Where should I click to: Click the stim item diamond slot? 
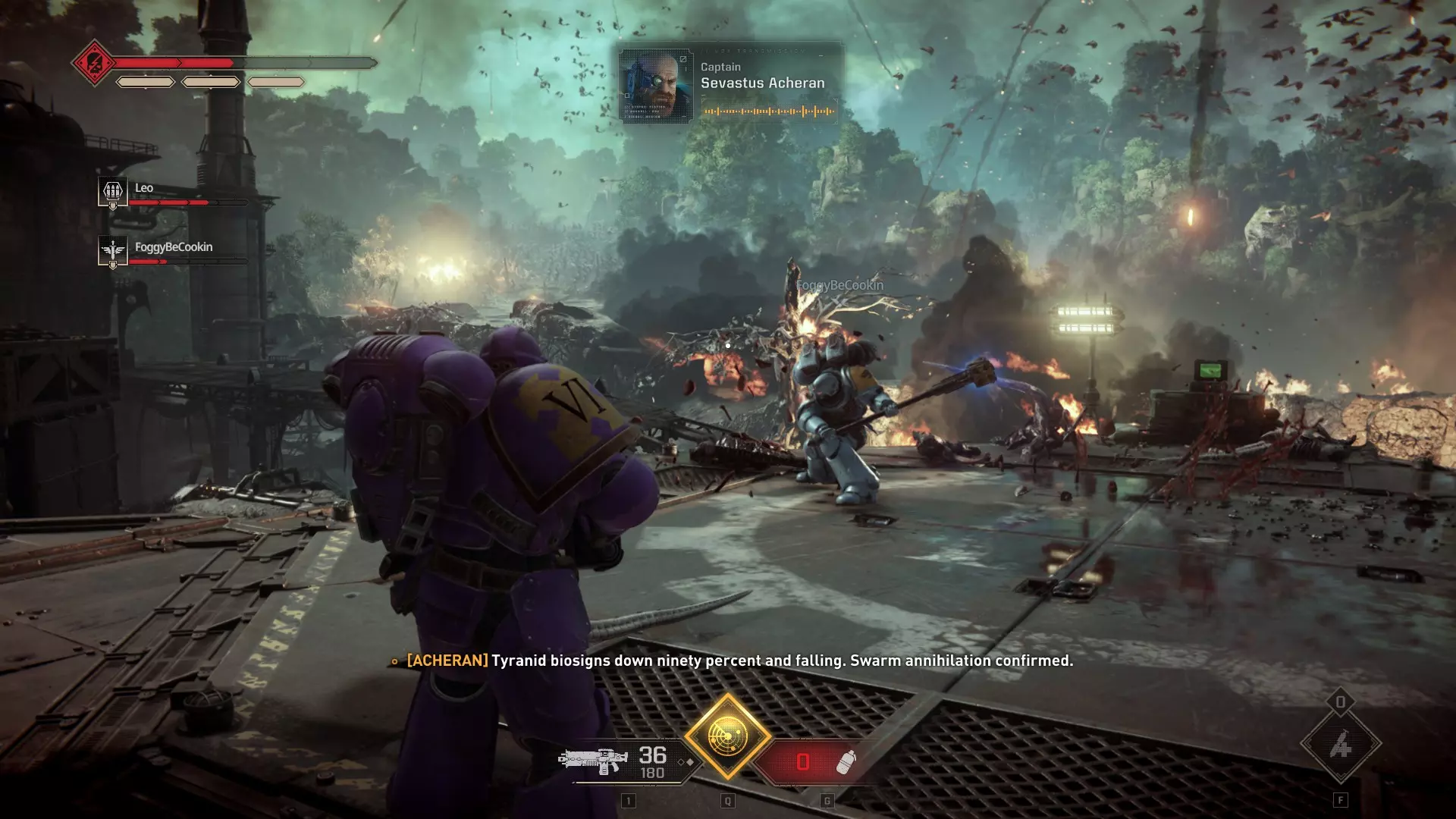pos(1340,745)
